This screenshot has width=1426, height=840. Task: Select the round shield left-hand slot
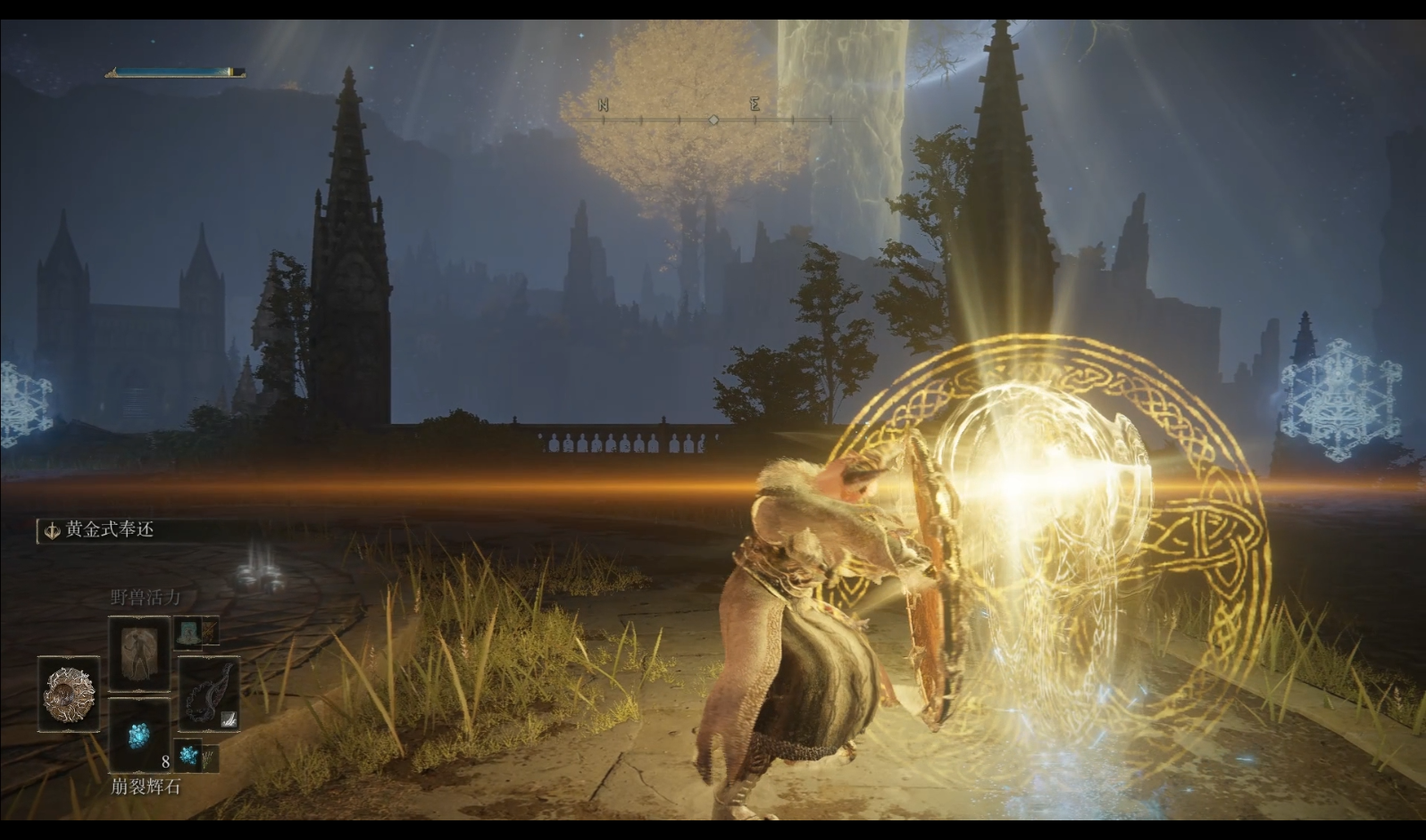click(x=70, y=694)
